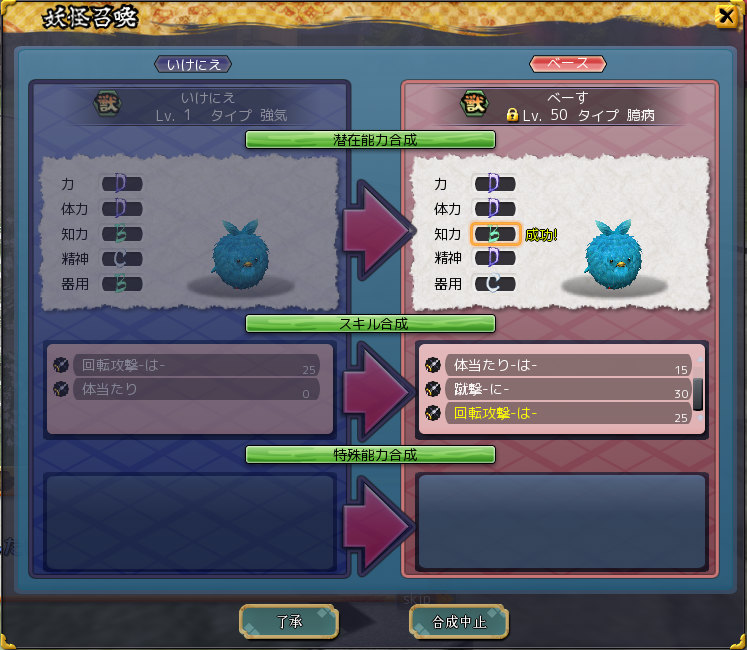Select sacrifice skill 体当たり with value 0
The image size is (747, 650).
click(194, 389)
